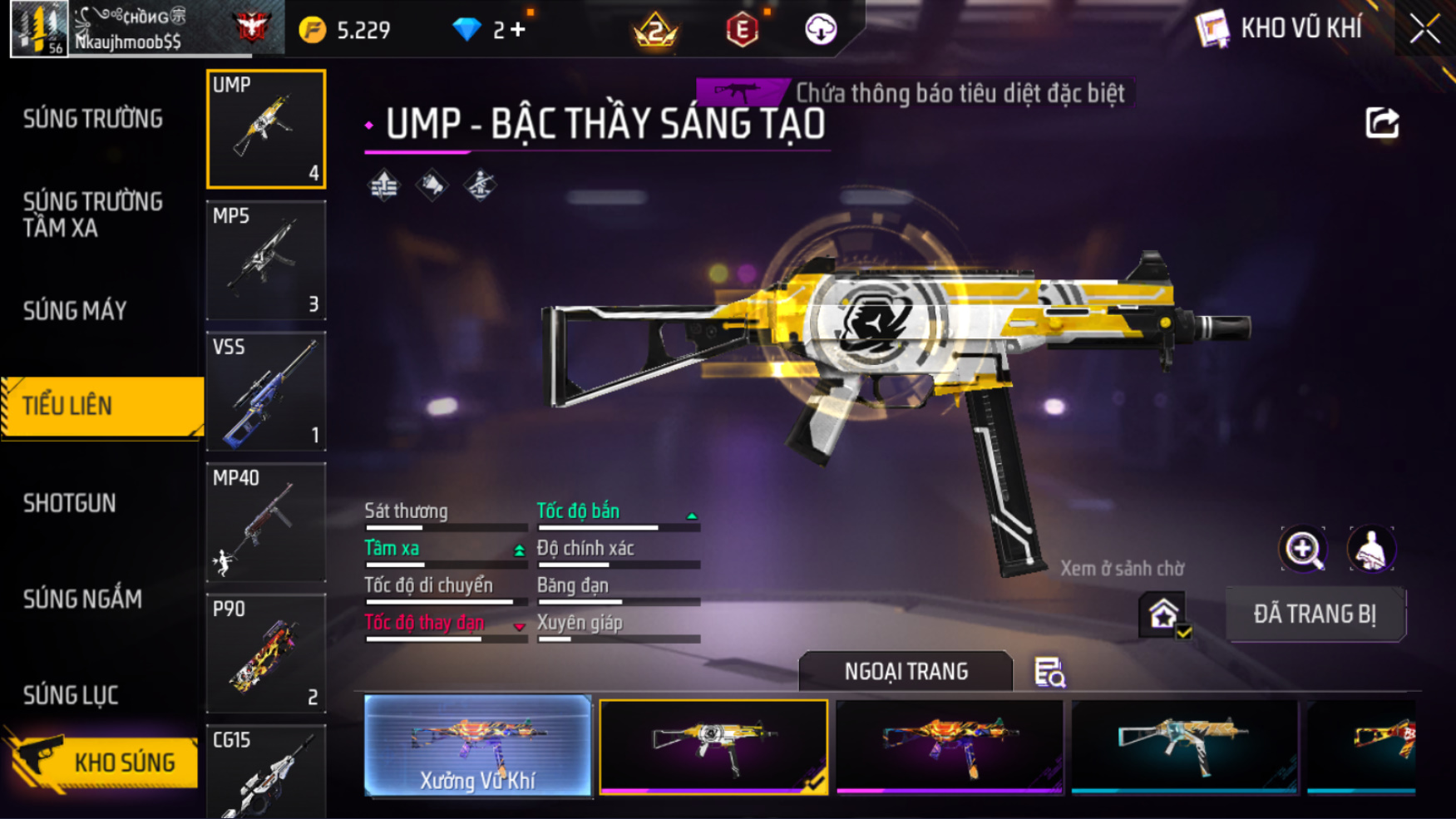The height and width of the screenshot is (819, 1456).
Task: Add diamonds with the plus button
Action: click(518, 30)
